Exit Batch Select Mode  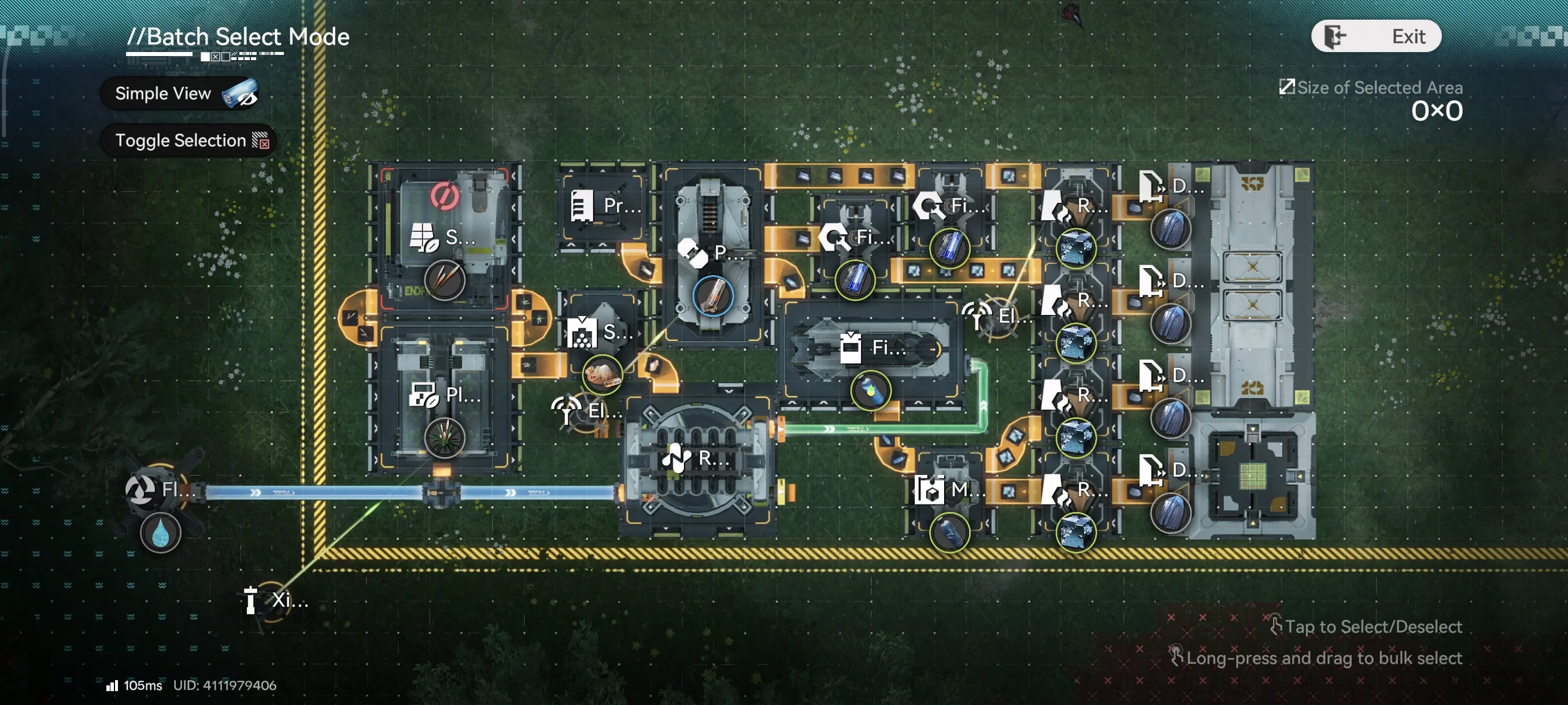point(1375,36)
